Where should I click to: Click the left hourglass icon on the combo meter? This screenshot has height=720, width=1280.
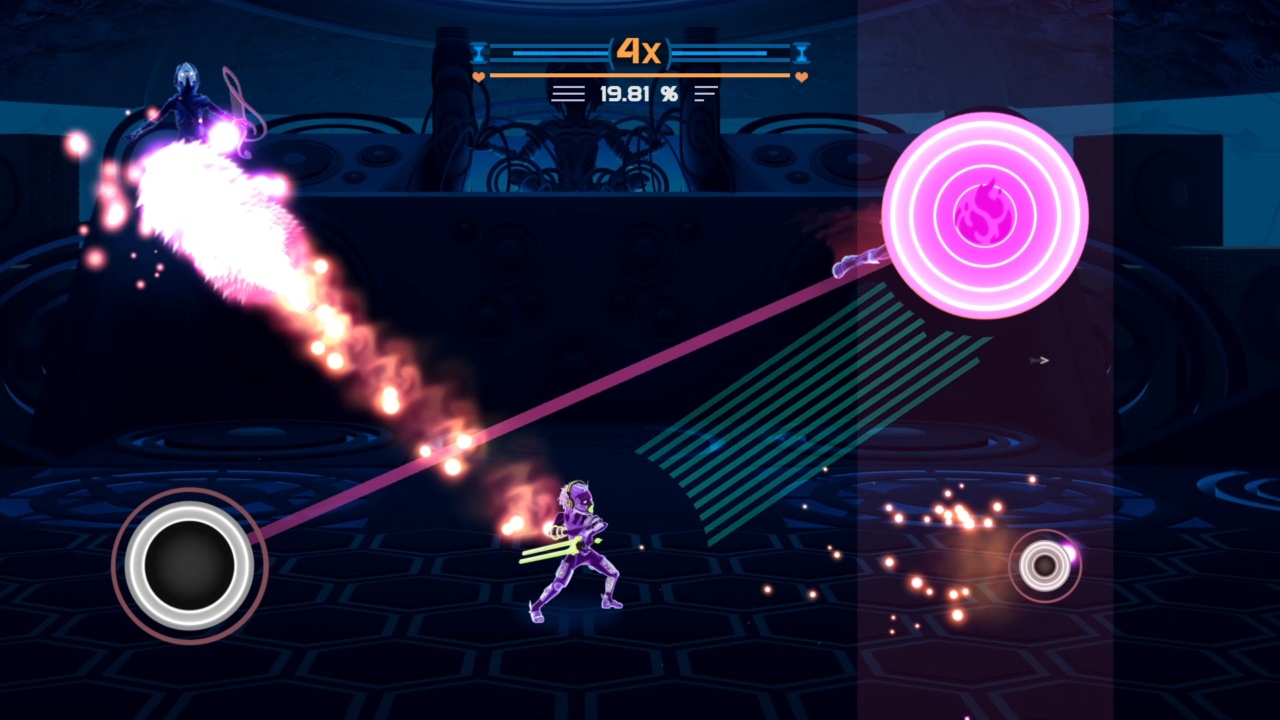click(x=480, y=52)
